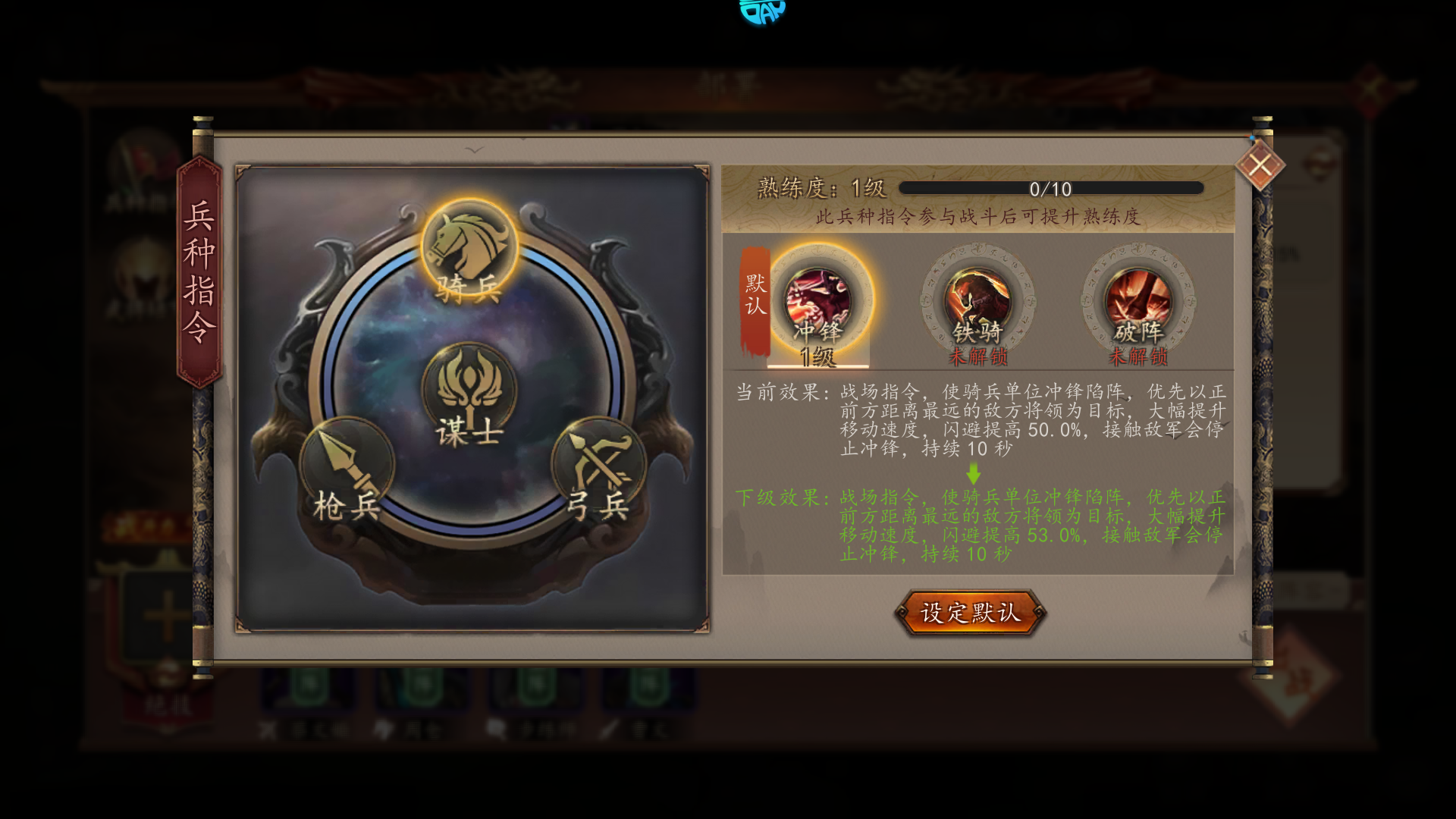View the locked 铁骑 command
This screenshot has width=1456, height=819.
(977, 303)
